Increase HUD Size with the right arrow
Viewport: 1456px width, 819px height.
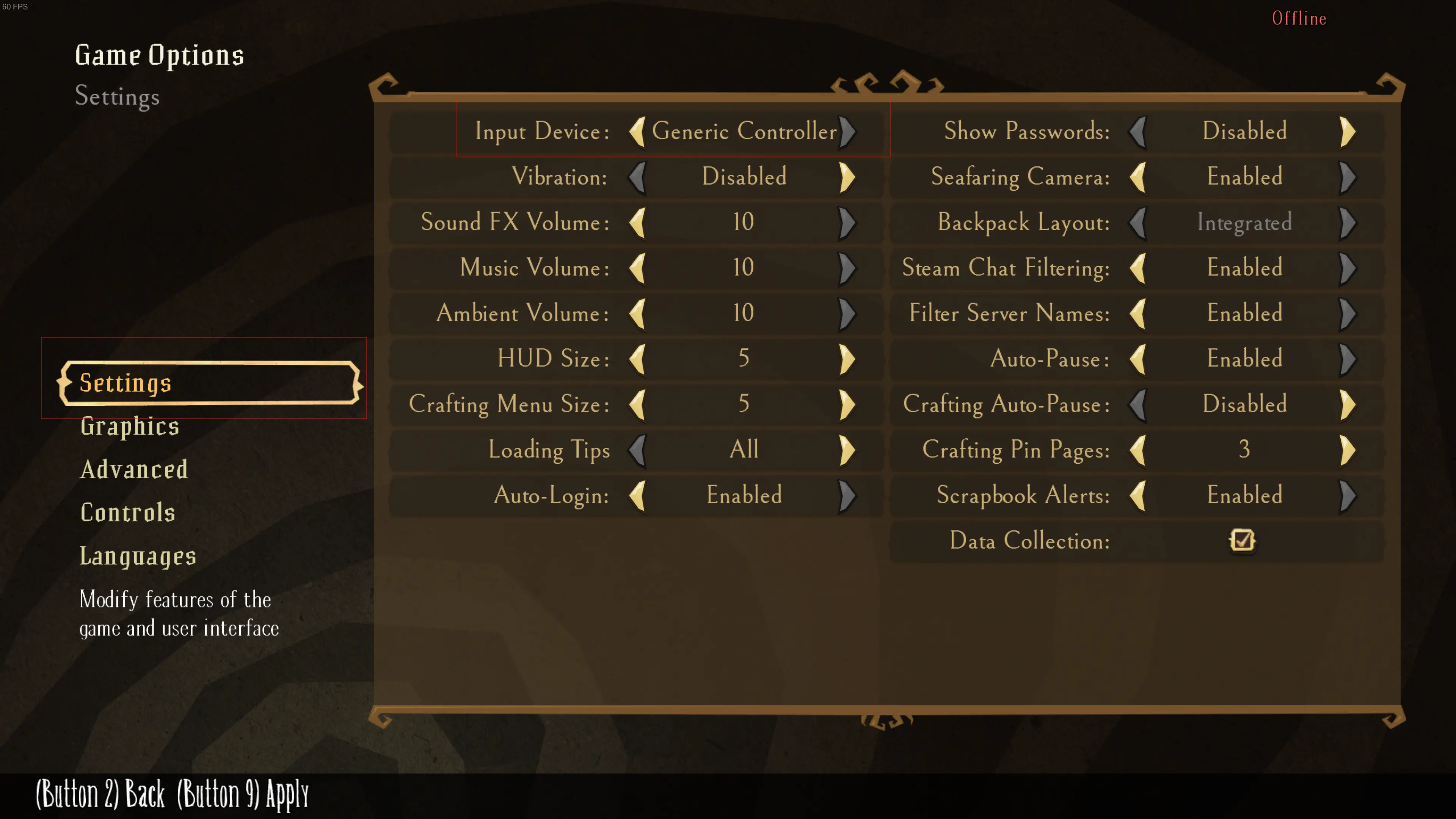pyautogui.click(x=847, y=359)
